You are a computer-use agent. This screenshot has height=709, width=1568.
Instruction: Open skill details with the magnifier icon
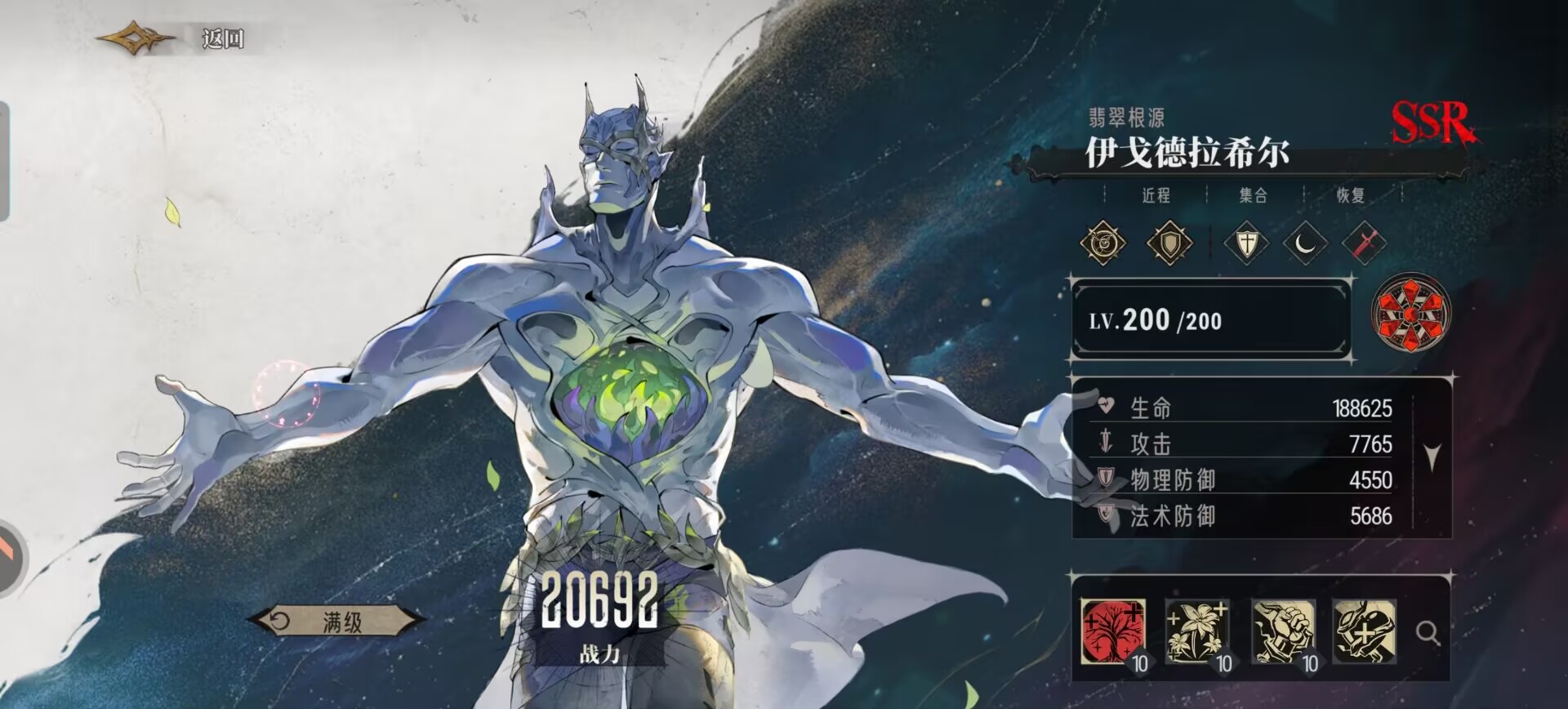point(1428,632)
